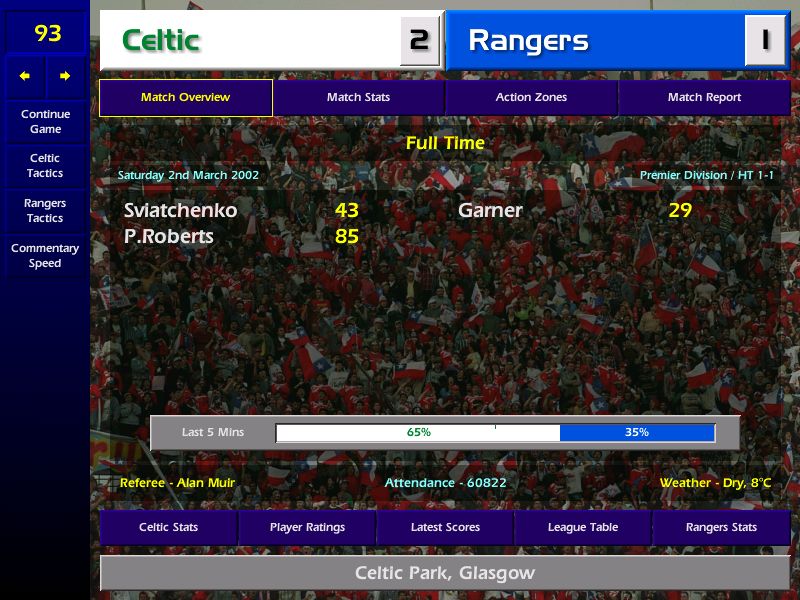The width and height of the screenshot is (800, 600).
Task: Show Rangers Stats
Action: point(721,527)
